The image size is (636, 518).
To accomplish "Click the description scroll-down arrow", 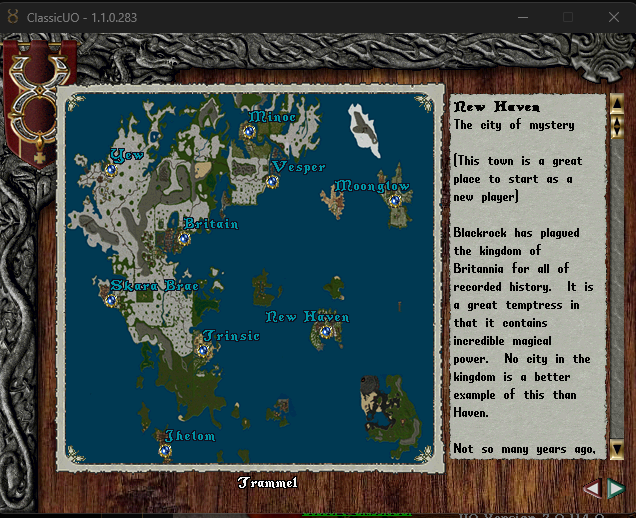I will tap(617, 449).
